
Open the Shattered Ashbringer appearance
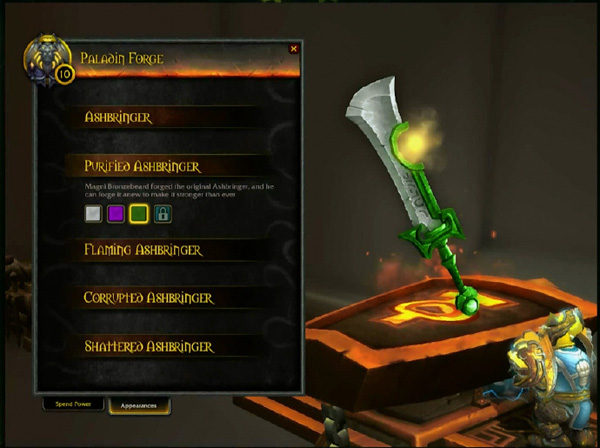pyautogui.click(x=150, y=347)
